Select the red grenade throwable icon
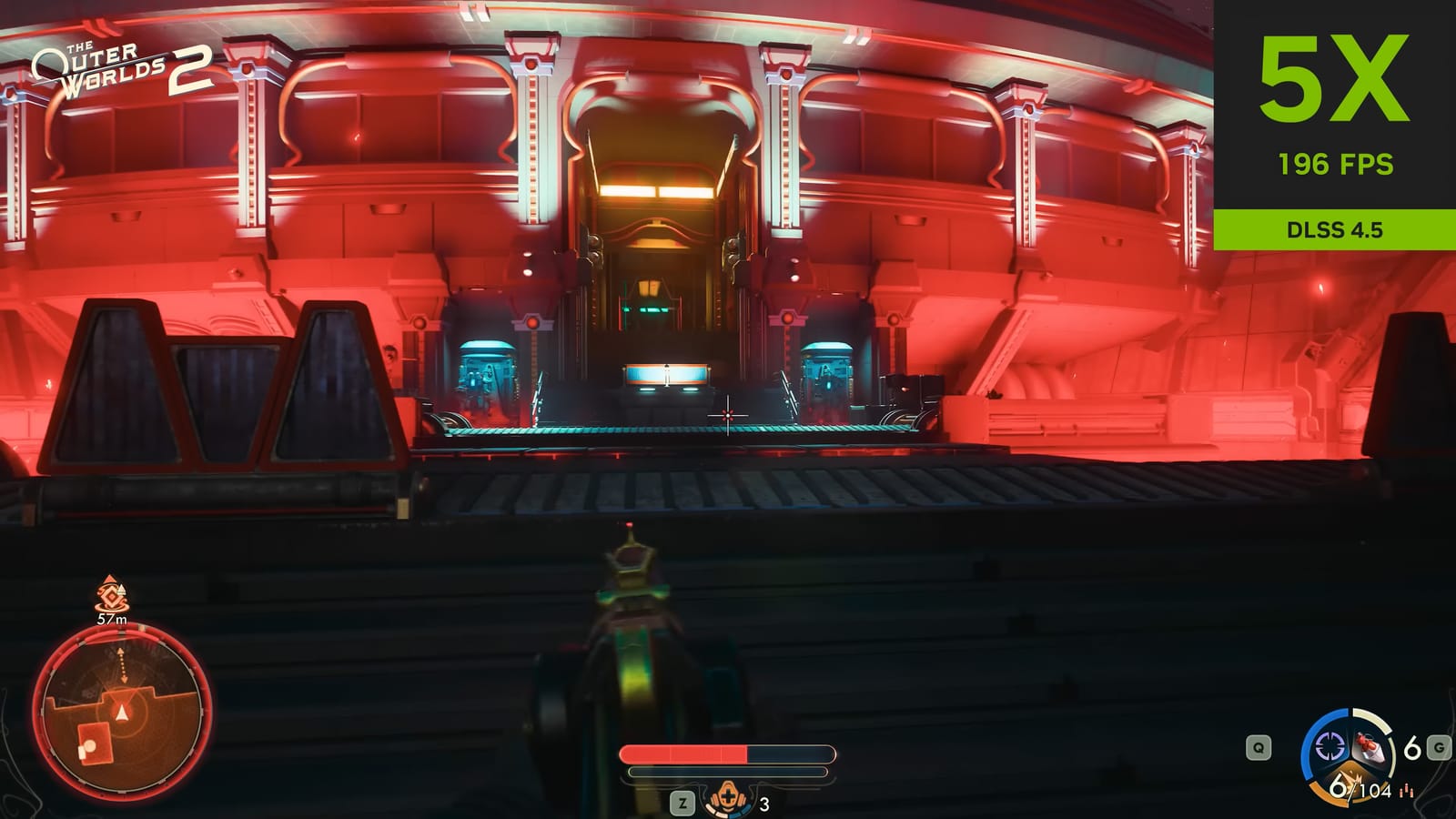1456x819 pixels. coord(1370,748)
